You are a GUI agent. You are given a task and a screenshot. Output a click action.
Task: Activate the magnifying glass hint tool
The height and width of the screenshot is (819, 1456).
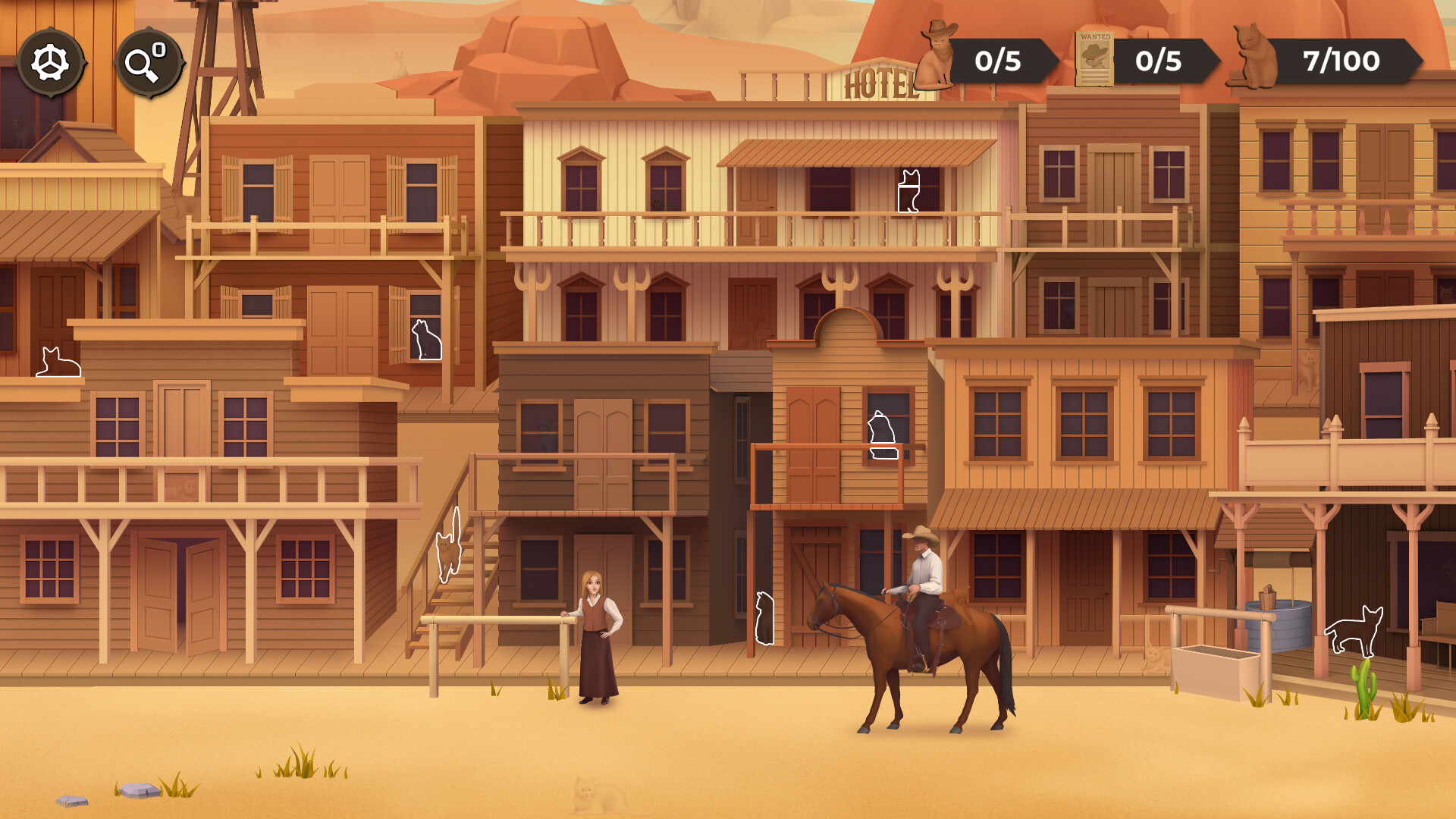(149, 62)
